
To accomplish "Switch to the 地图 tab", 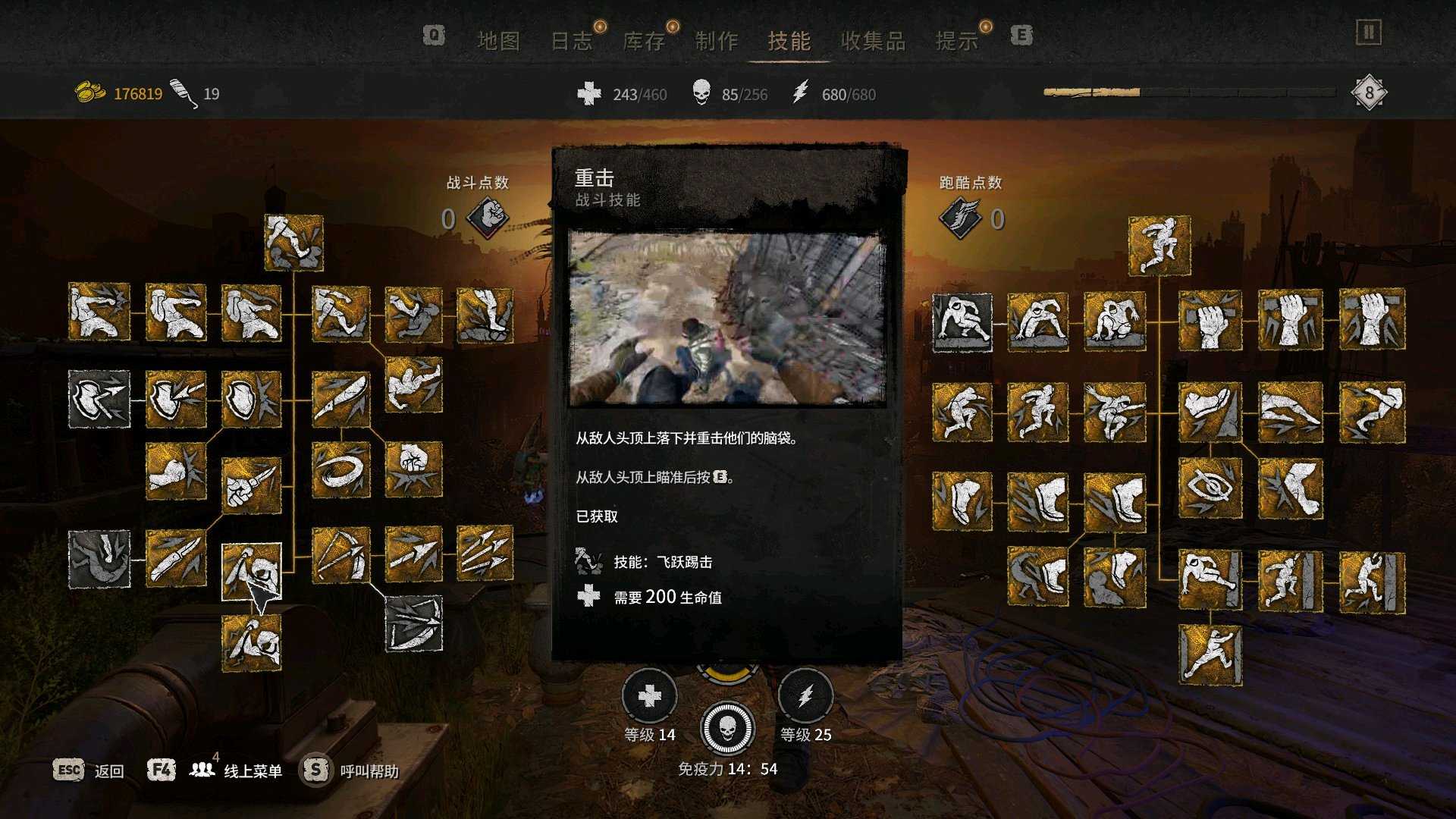I will [501, 41].
